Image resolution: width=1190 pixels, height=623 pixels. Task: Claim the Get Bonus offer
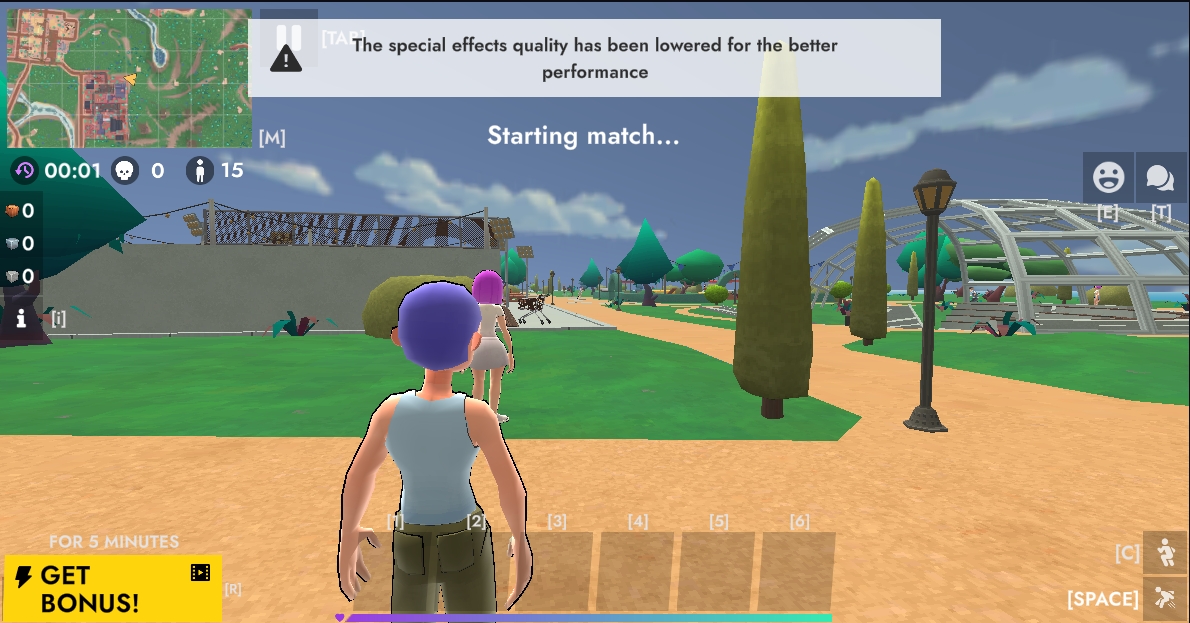[112, 589]
